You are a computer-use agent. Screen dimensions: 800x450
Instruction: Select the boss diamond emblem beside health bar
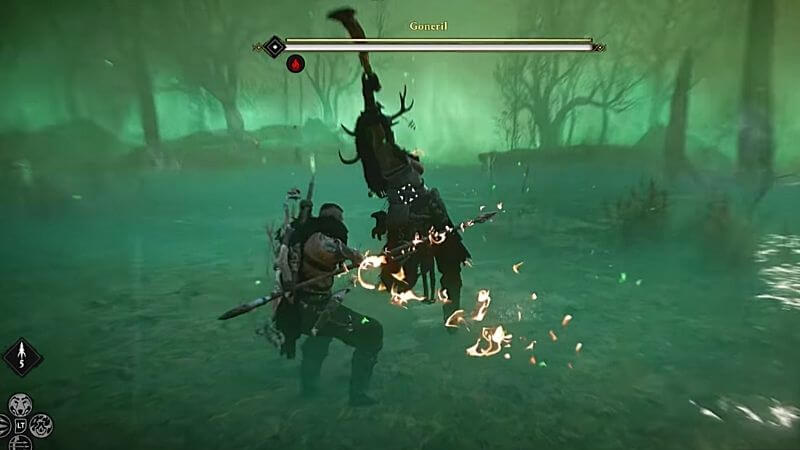[274, 46]
